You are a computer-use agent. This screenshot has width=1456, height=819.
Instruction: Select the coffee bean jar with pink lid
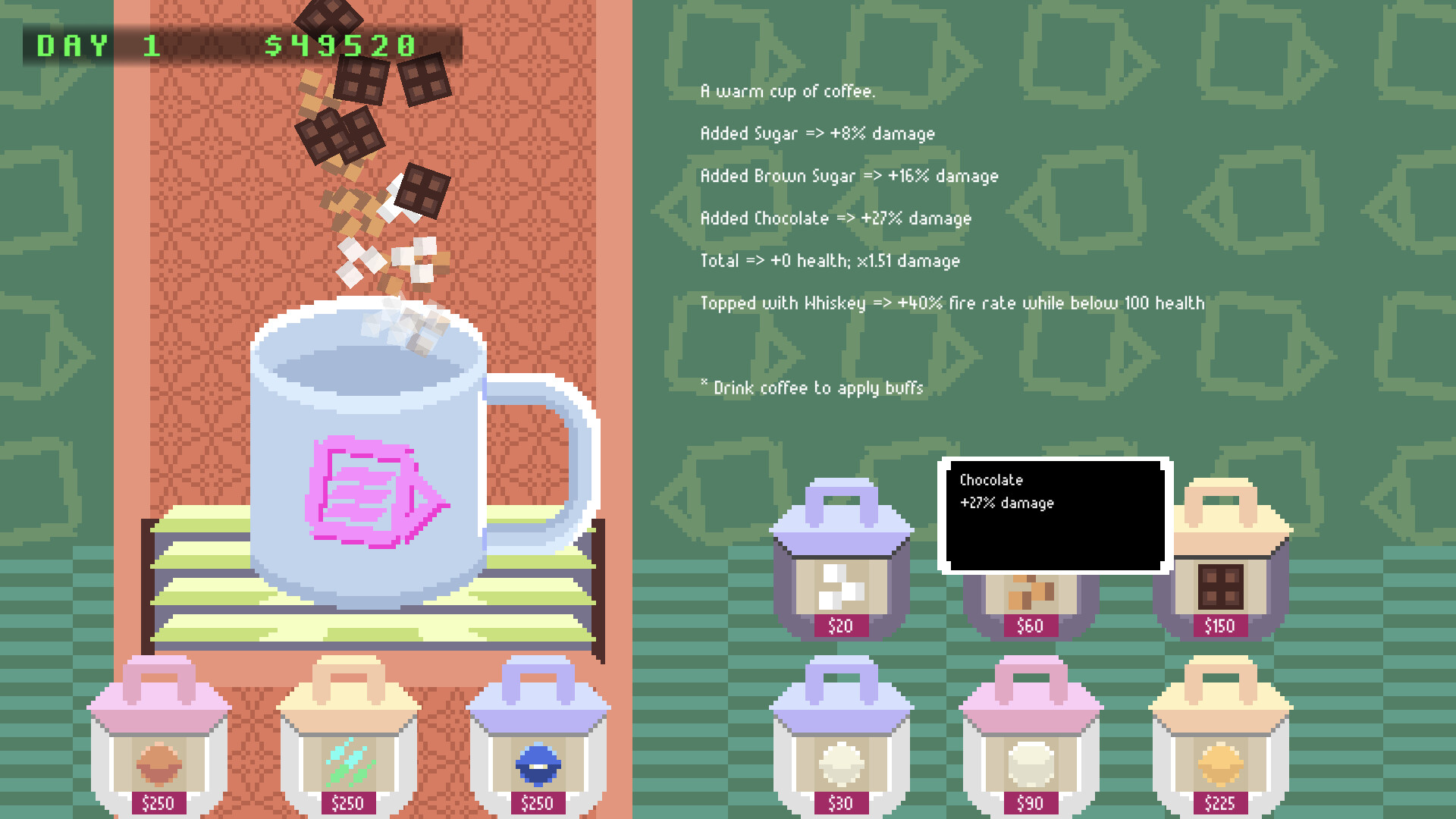pyautogui.click(x=158, y=758)
